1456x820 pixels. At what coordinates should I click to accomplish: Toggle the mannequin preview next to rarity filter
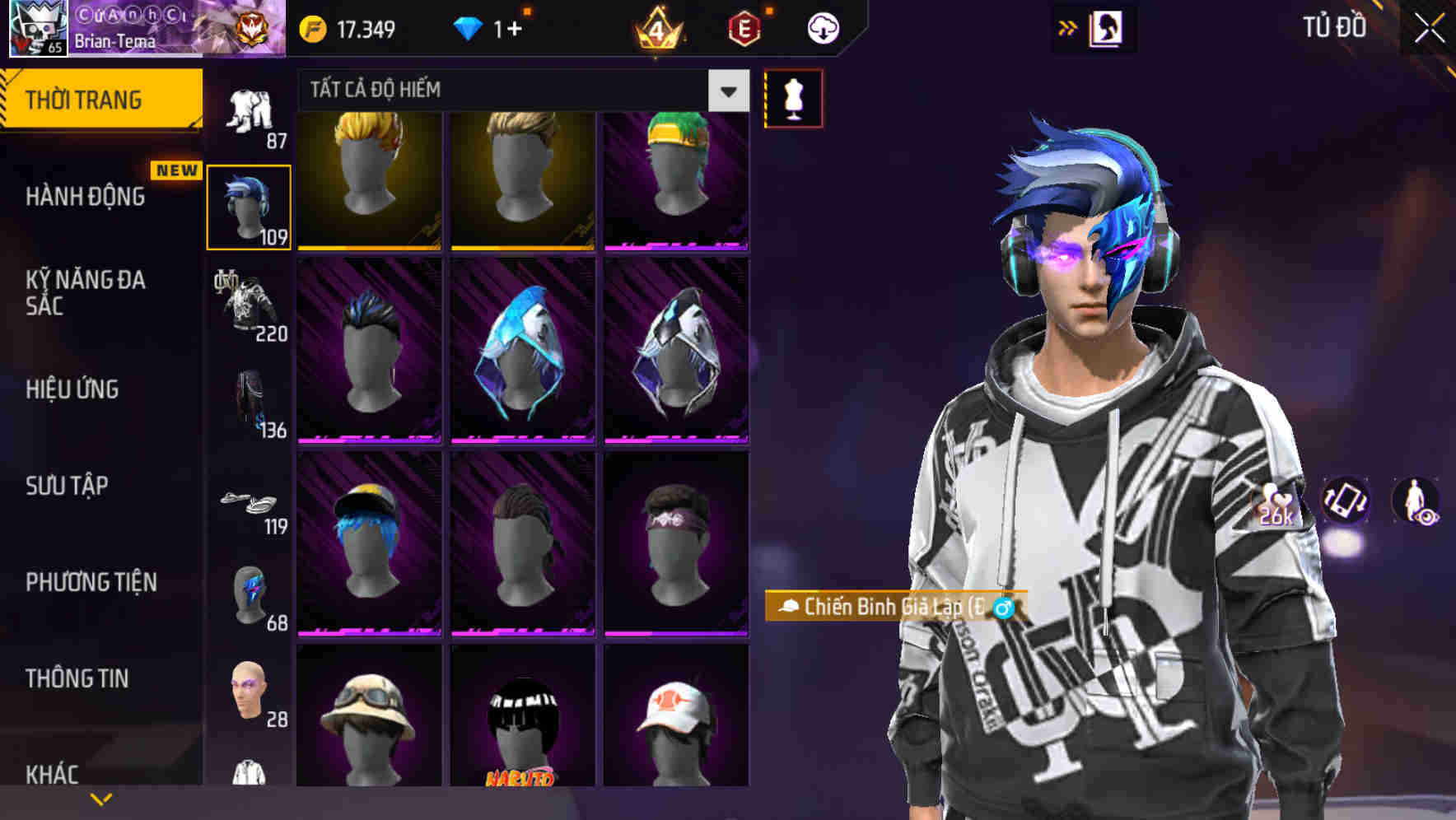[x=793, y=97]
